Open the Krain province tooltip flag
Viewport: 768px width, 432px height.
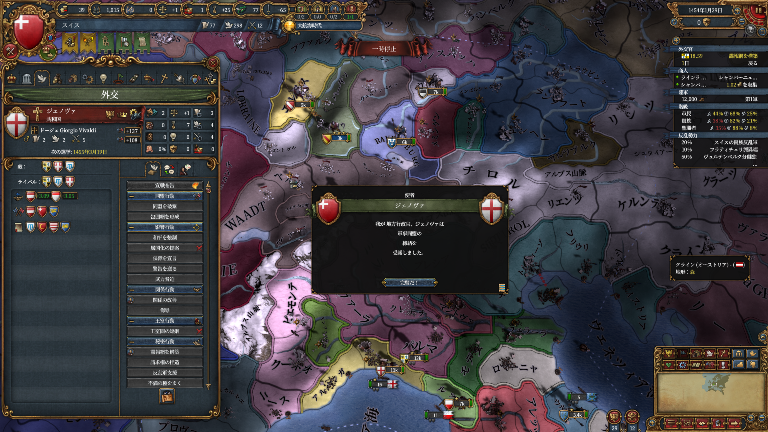tap(739, 264)
